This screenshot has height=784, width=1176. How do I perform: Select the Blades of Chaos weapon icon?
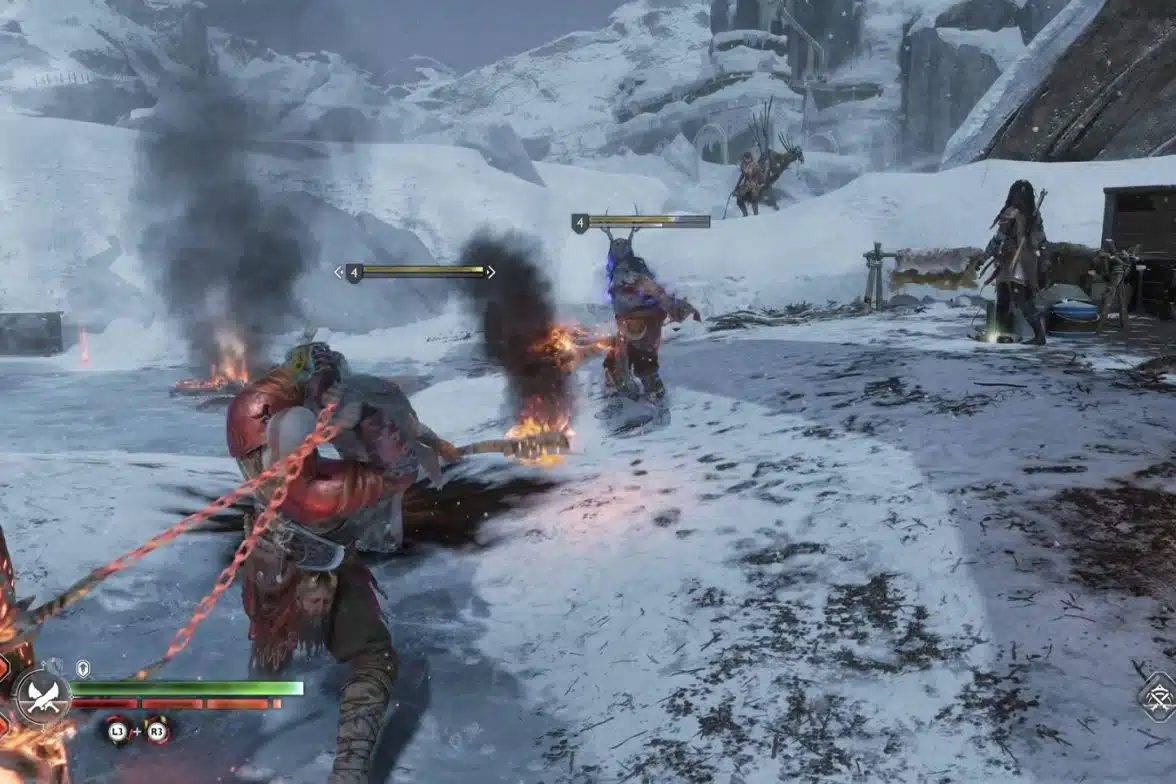tap(41, 696)
